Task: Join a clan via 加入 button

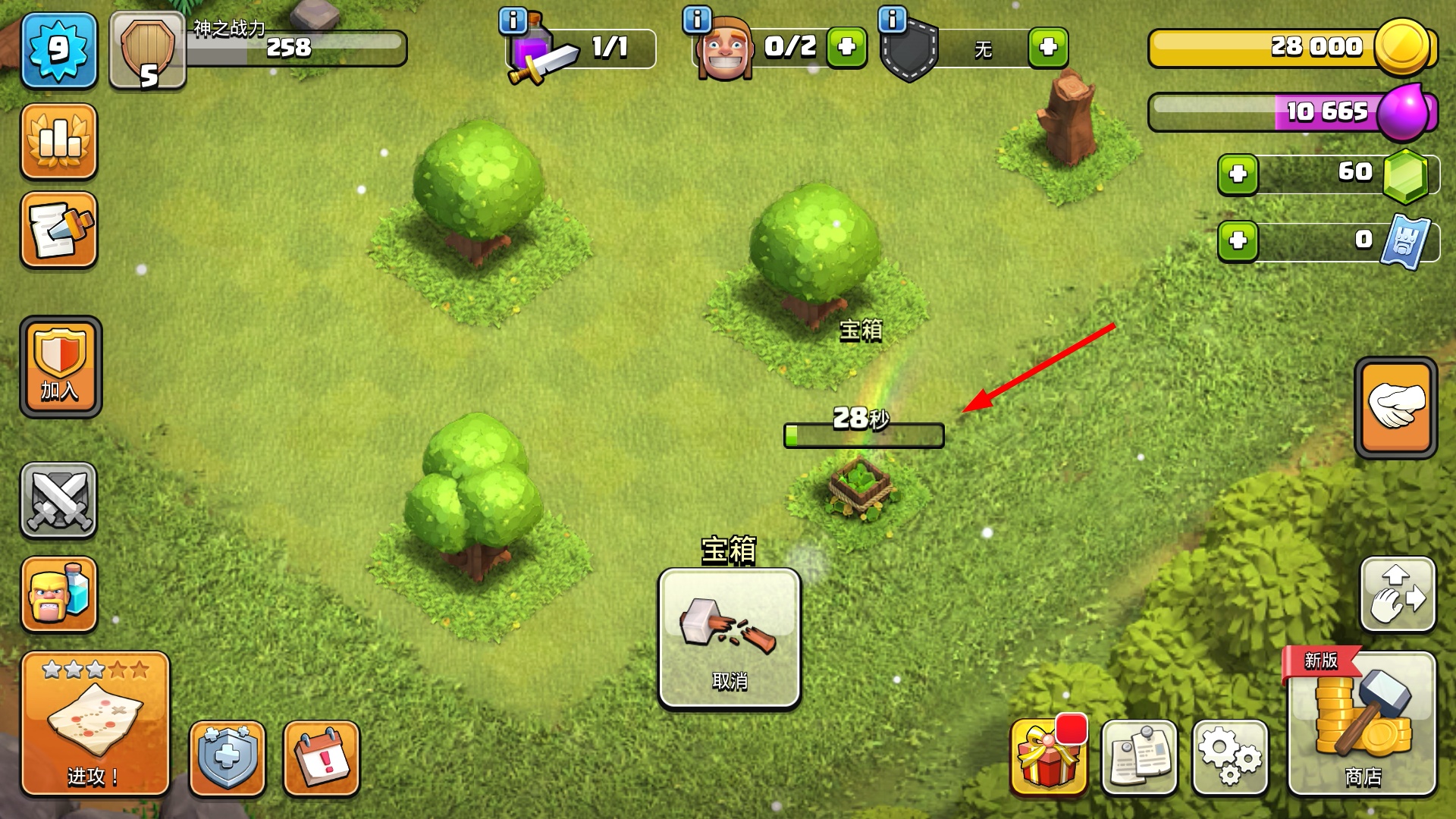Action: [61, 367]
